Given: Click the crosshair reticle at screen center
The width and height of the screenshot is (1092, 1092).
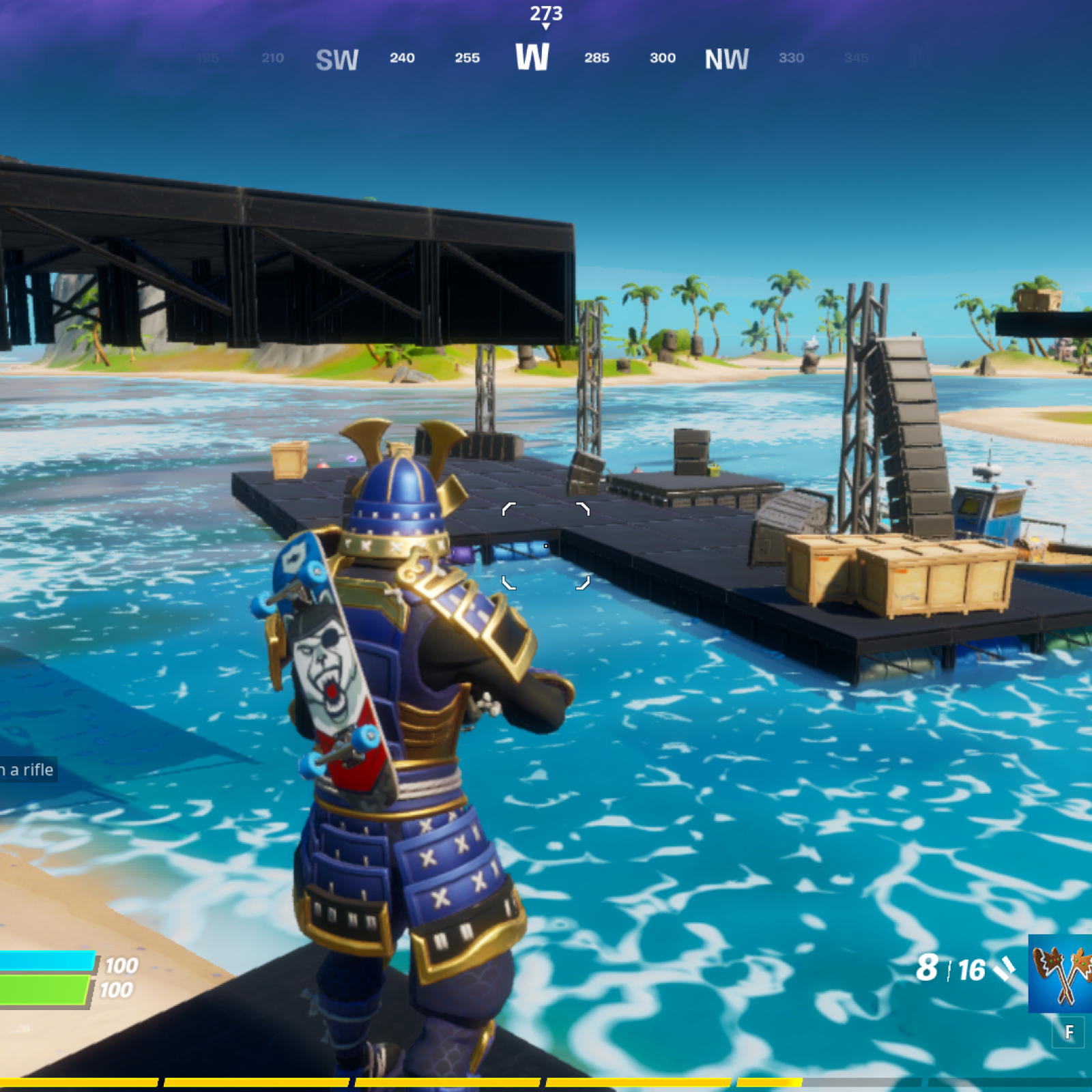Looking at the screenshot, I should coord(546,546).
